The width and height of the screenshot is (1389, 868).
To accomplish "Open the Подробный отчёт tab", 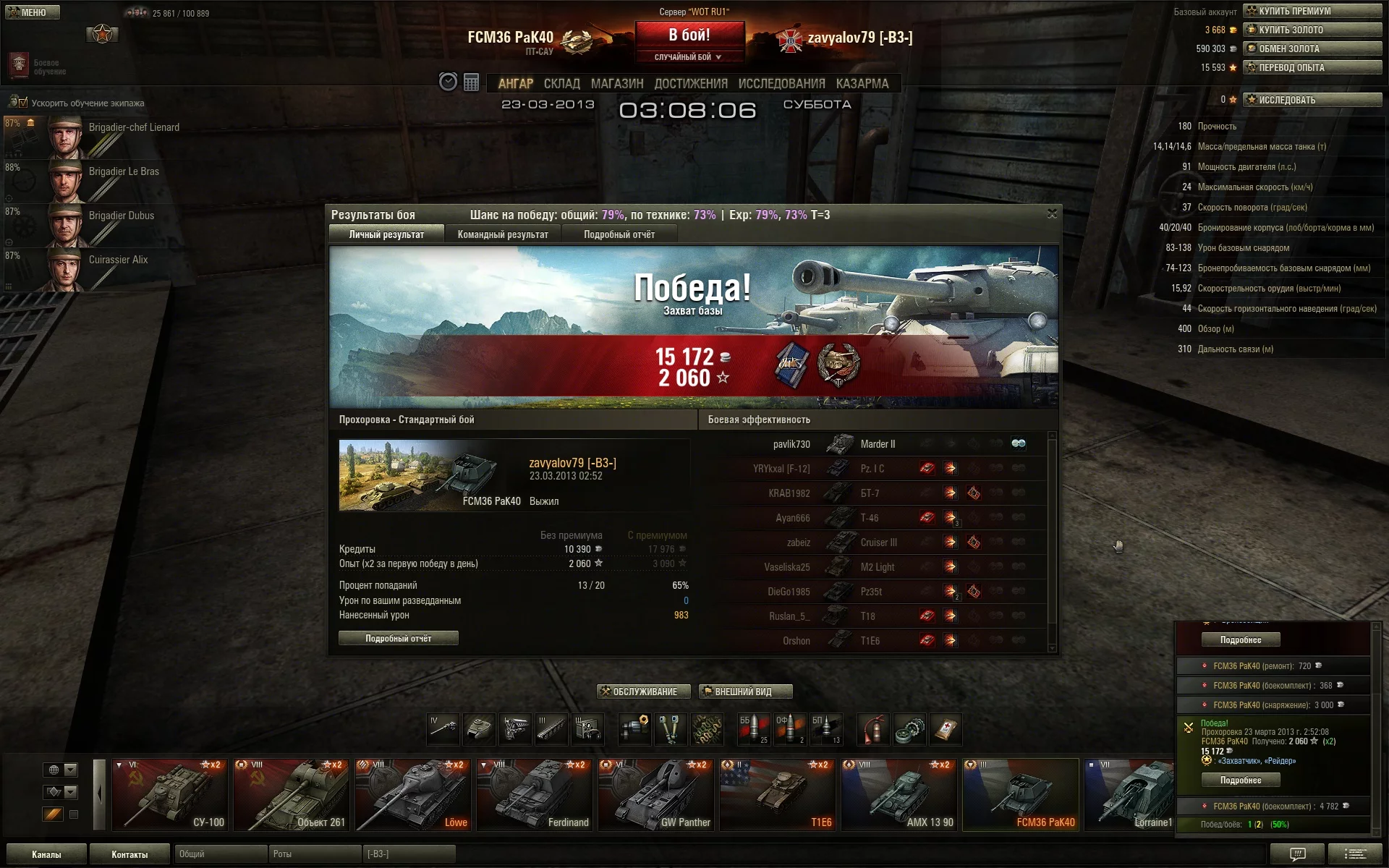I will pyautogui.click(x=619, y=234).
